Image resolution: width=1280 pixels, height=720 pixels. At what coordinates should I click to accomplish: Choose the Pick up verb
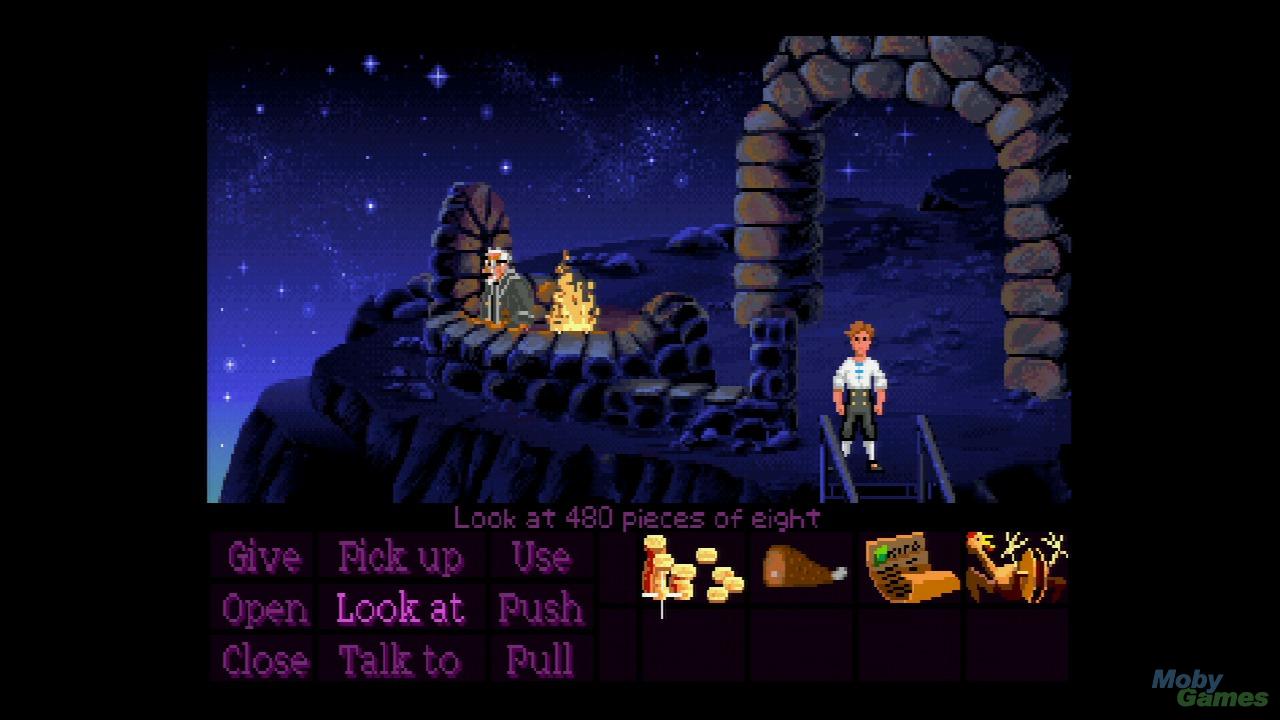(400, 557)
